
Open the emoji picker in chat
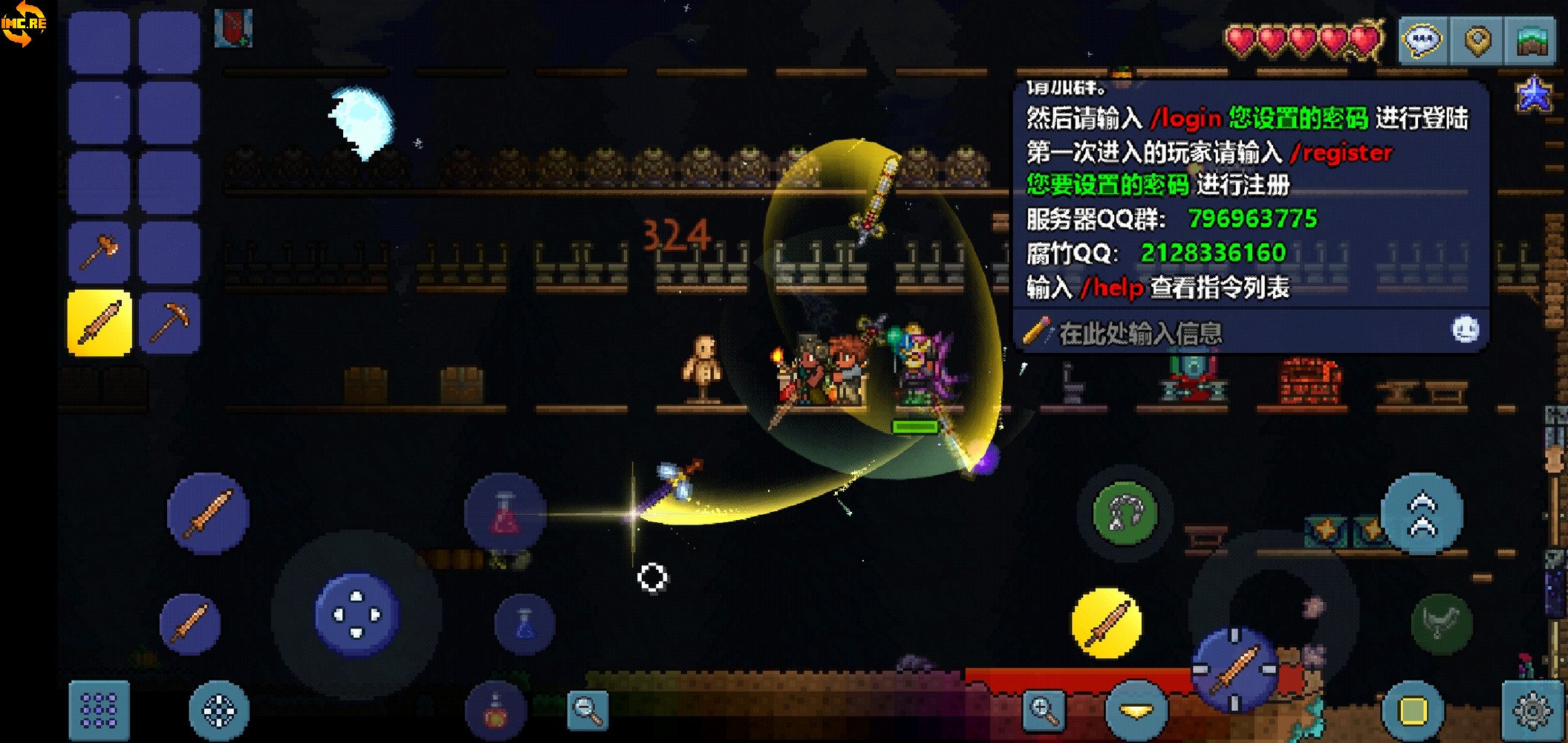point(1465,329)
